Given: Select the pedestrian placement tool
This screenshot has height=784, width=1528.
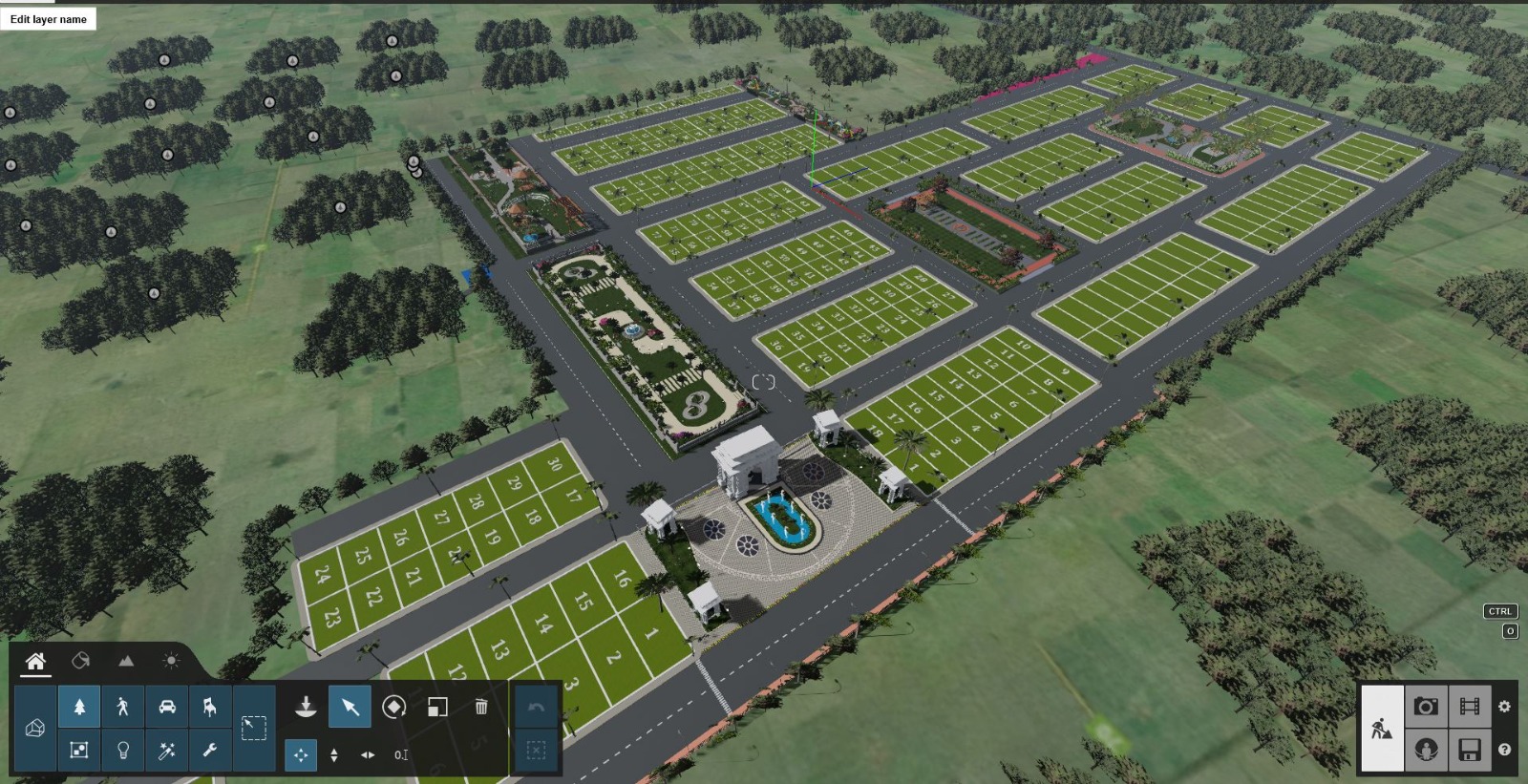Looking at the screenshot, I should click(x=122, y=707).
